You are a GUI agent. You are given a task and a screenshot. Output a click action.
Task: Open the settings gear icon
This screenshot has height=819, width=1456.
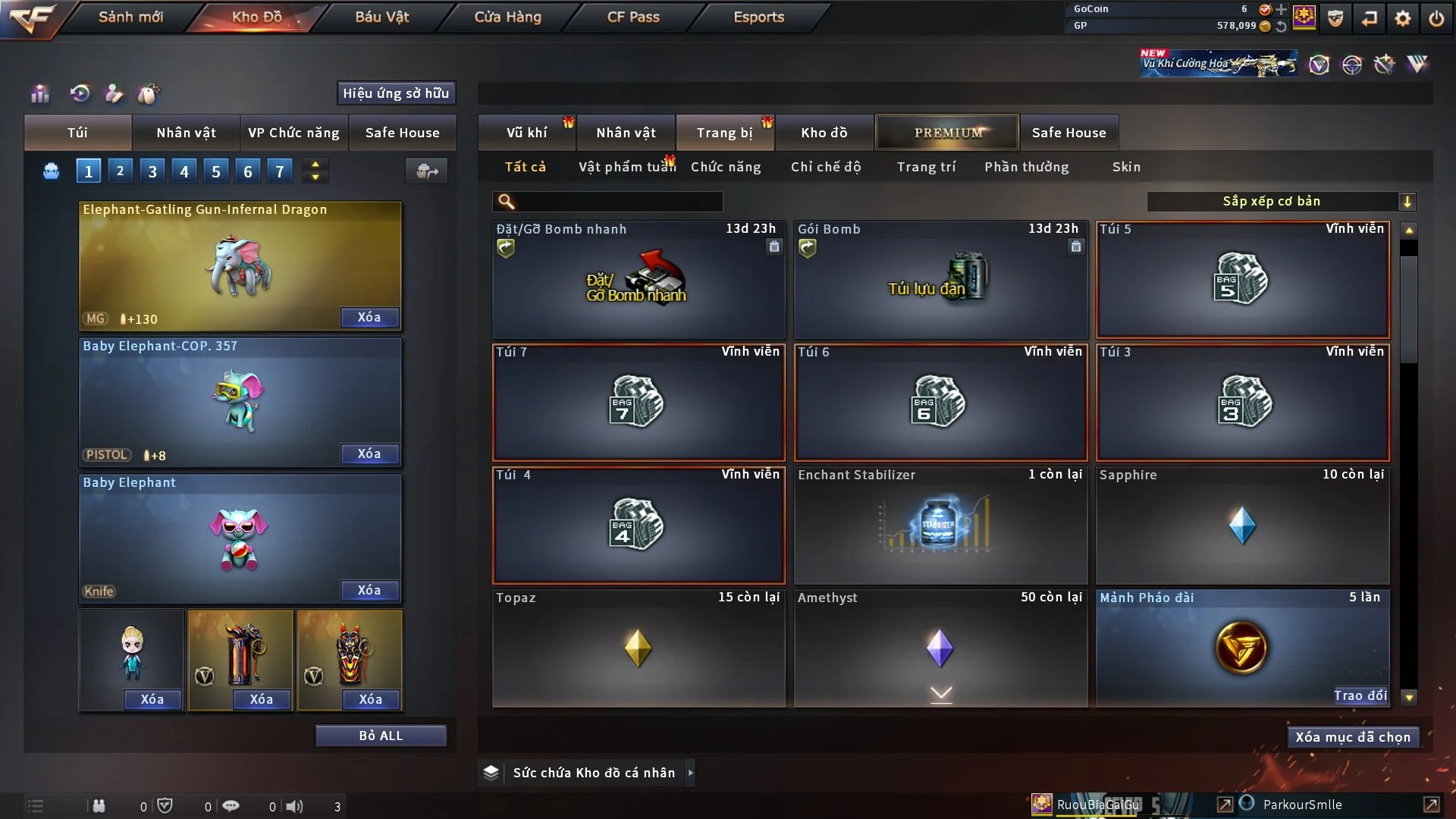(x=1403, y=18)
